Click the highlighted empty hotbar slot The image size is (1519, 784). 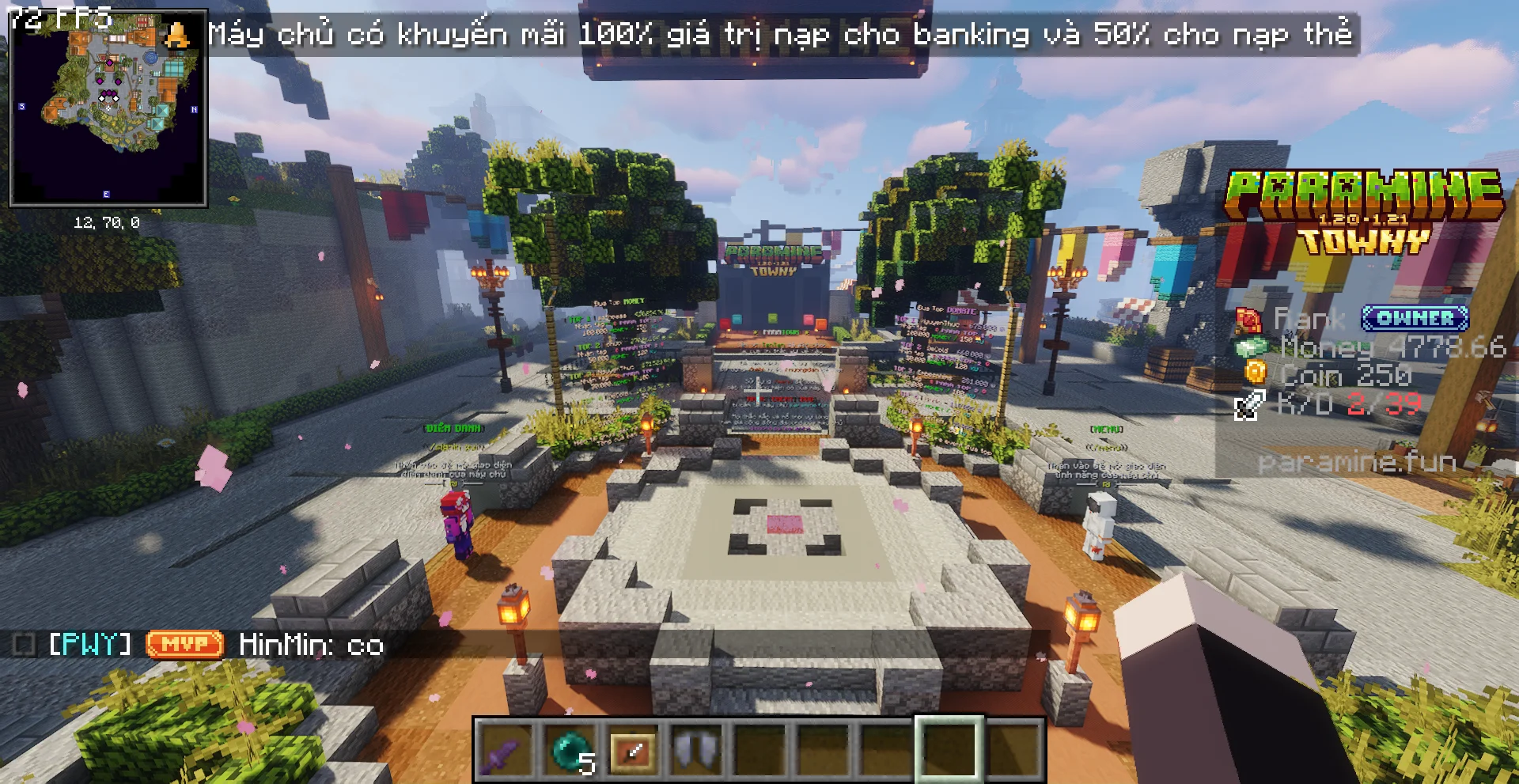[x=949, y=750]
